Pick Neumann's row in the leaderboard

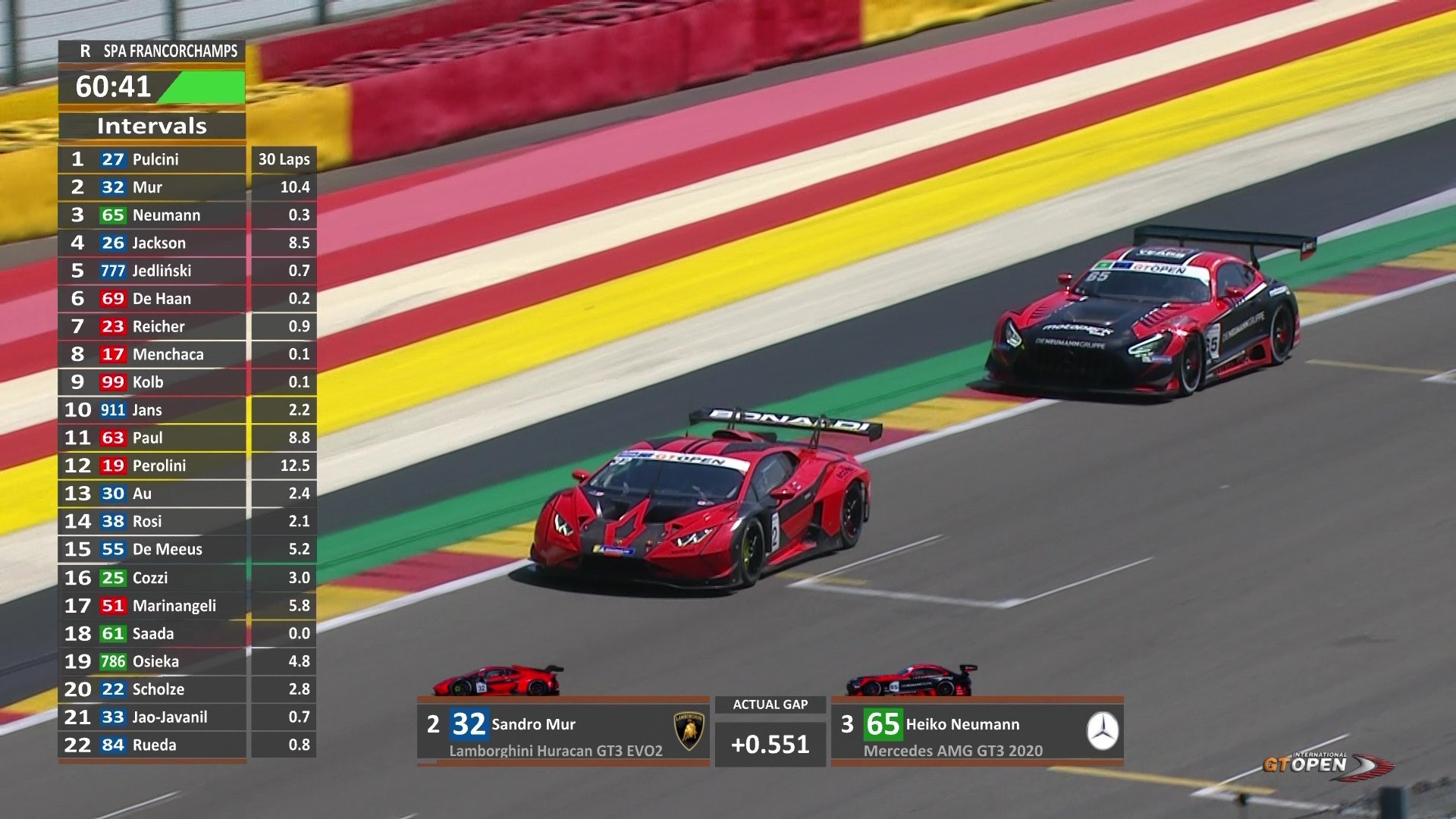click(x=152, y=215)
